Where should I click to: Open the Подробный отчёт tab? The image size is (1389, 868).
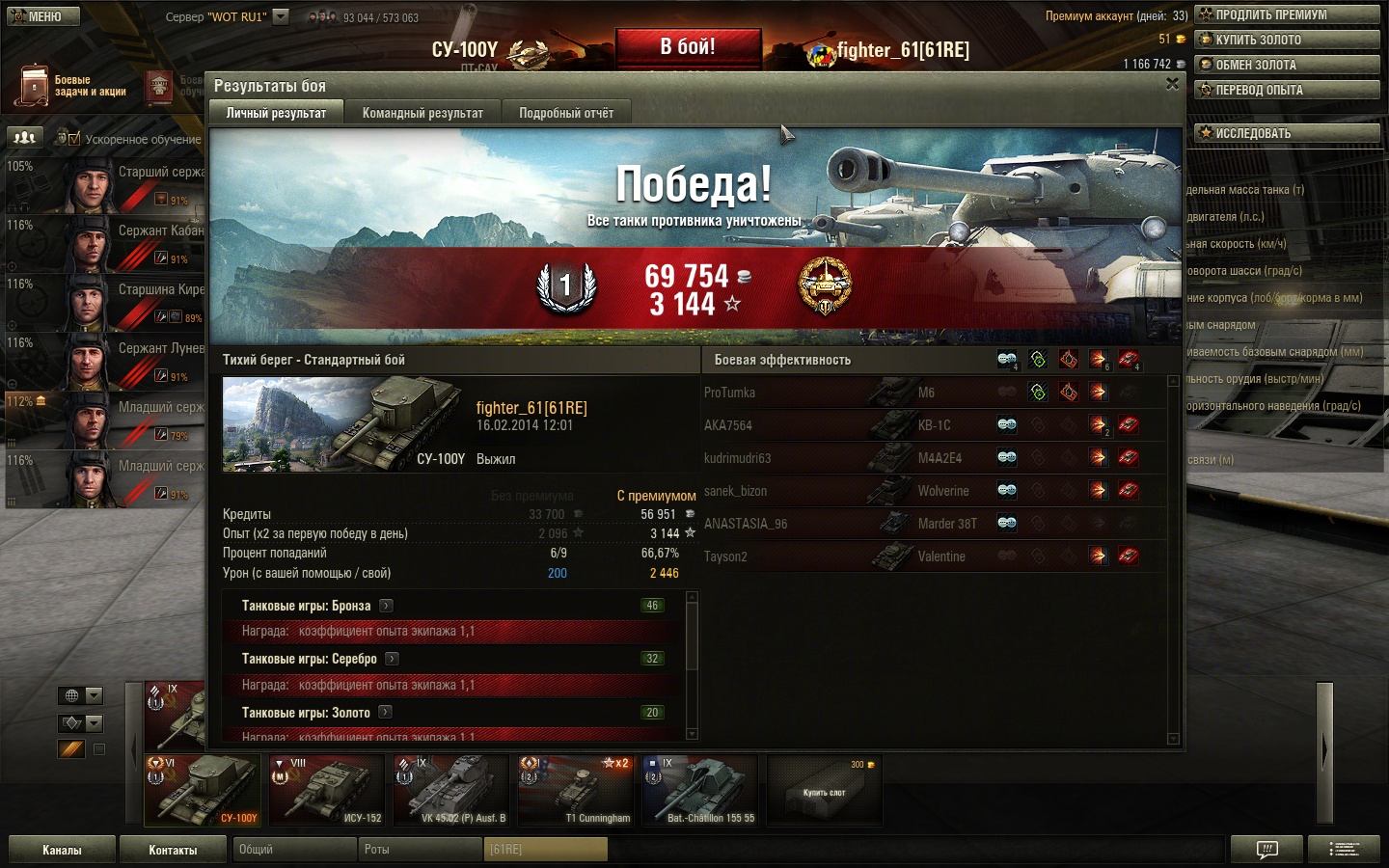coord(566,113)
